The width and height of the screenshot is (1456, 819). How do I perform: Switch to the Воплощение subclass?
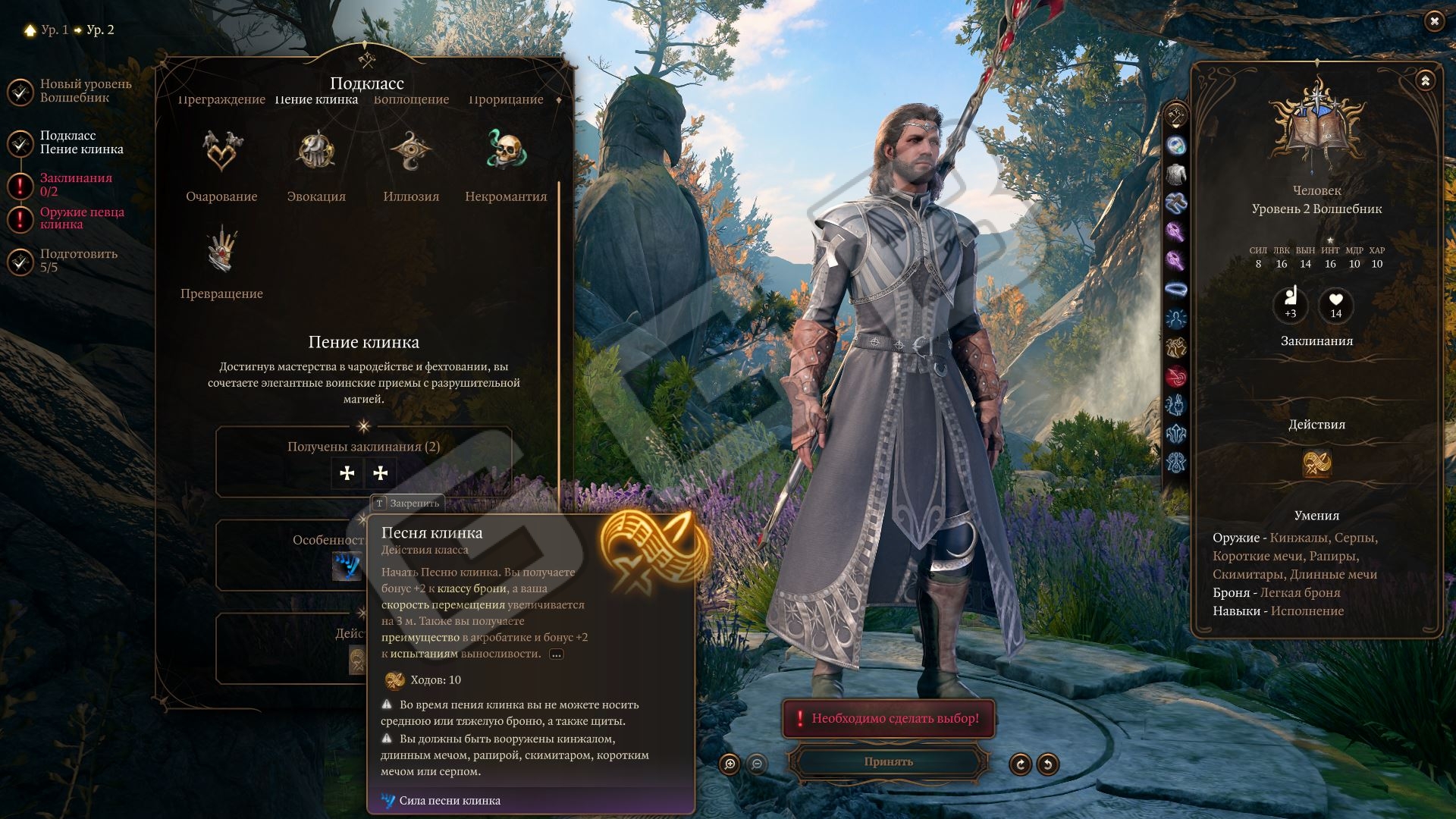click(411, 100)
